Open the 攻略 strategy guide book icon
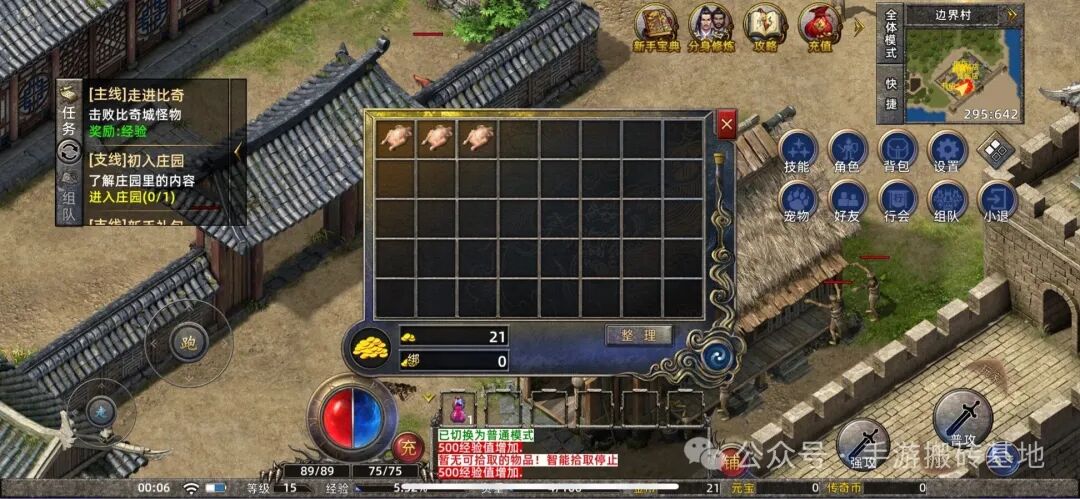Screen dimensions: 1080x499 [766, 26]
